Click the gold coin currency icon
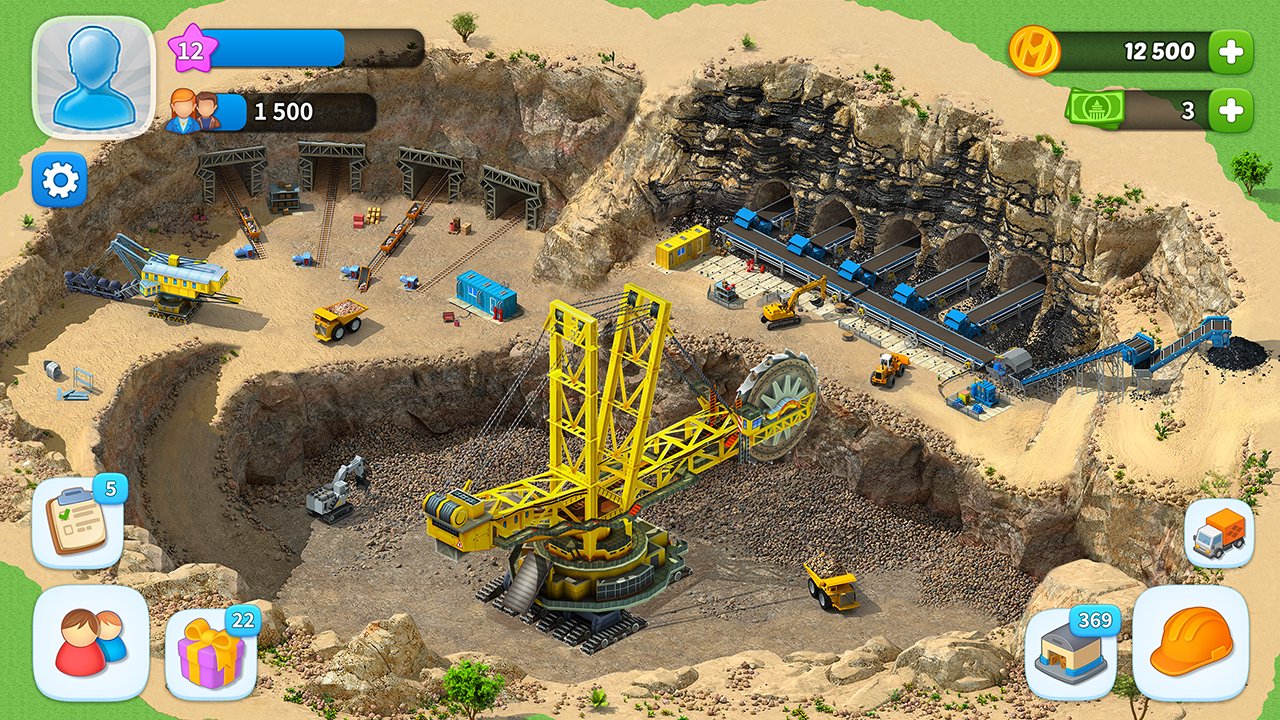The image size is (1280, 720). [x=1035, y=50]
